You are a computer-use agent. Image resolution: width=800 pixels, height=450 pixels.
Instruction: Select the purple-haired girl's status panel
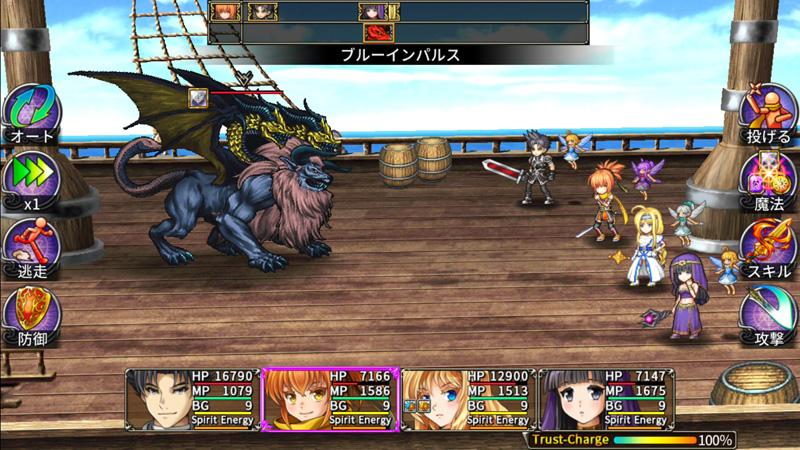click(x=605, y=399)
